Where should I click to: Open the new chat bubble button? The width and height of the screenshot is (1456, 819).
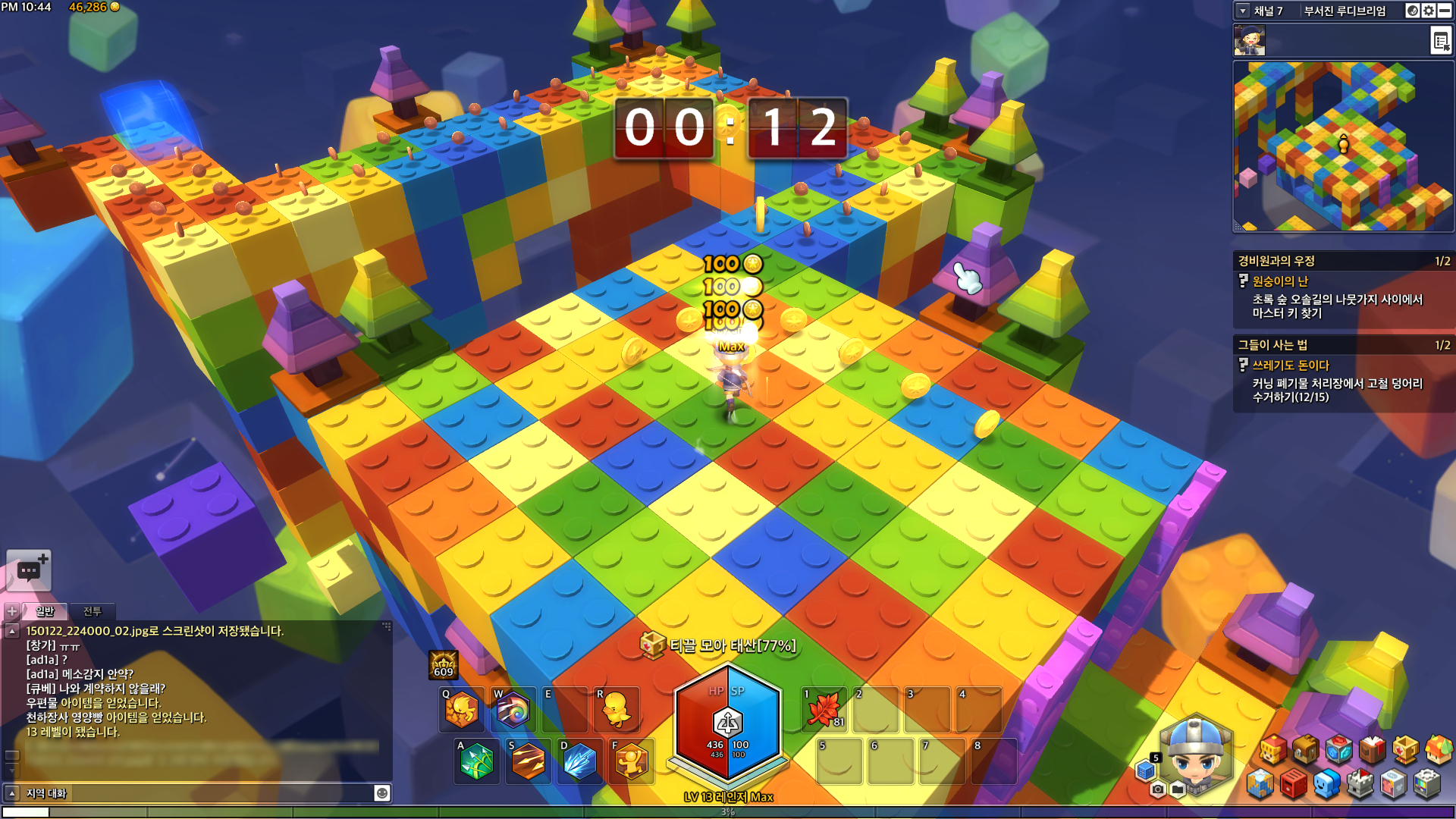[x=29, y=570]
